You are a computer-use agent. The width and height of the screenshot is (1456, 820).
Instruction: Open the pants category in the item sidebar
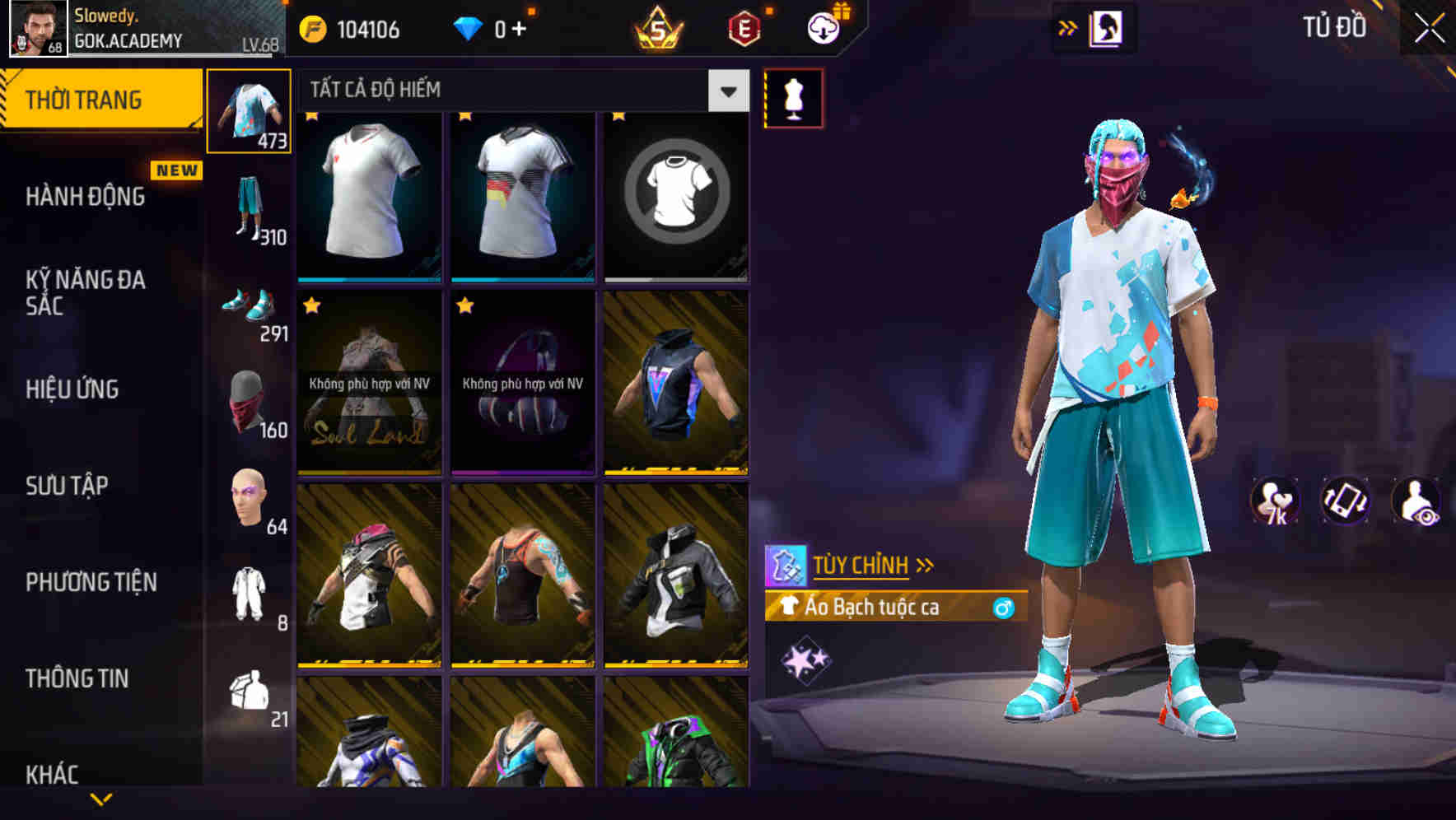pos(250,206)
